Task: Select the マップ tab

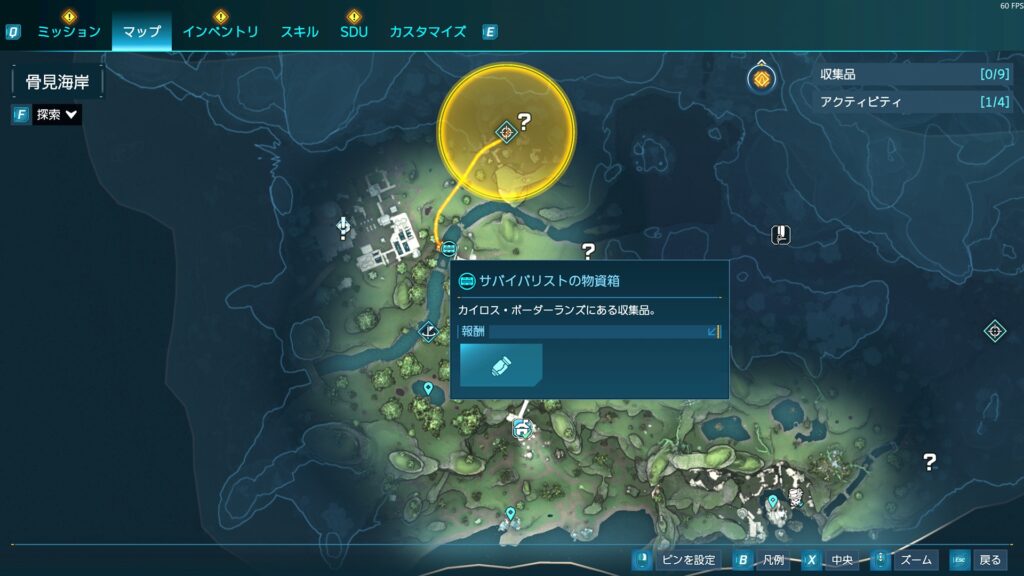Action: point(141,32)
